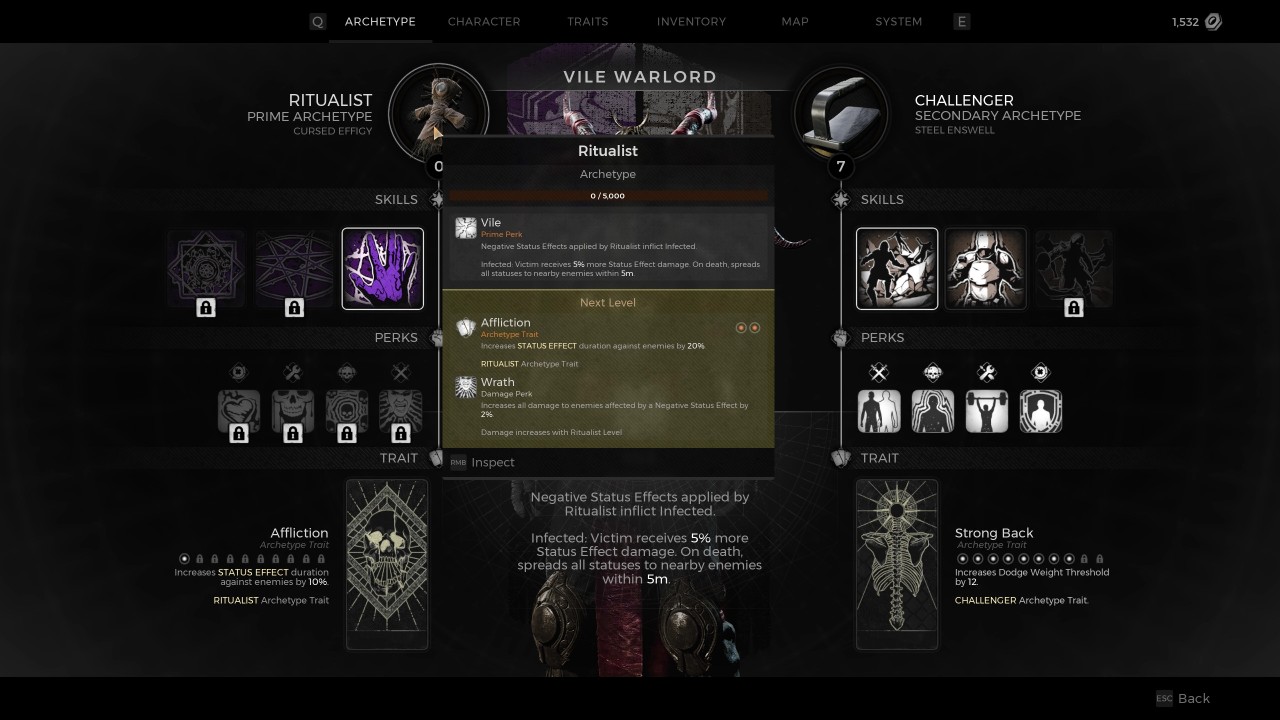Select the skull-marked second Challenger perk icon
Image resolution: width=1280 pixels, height=720 pixels.
[933, 410]
